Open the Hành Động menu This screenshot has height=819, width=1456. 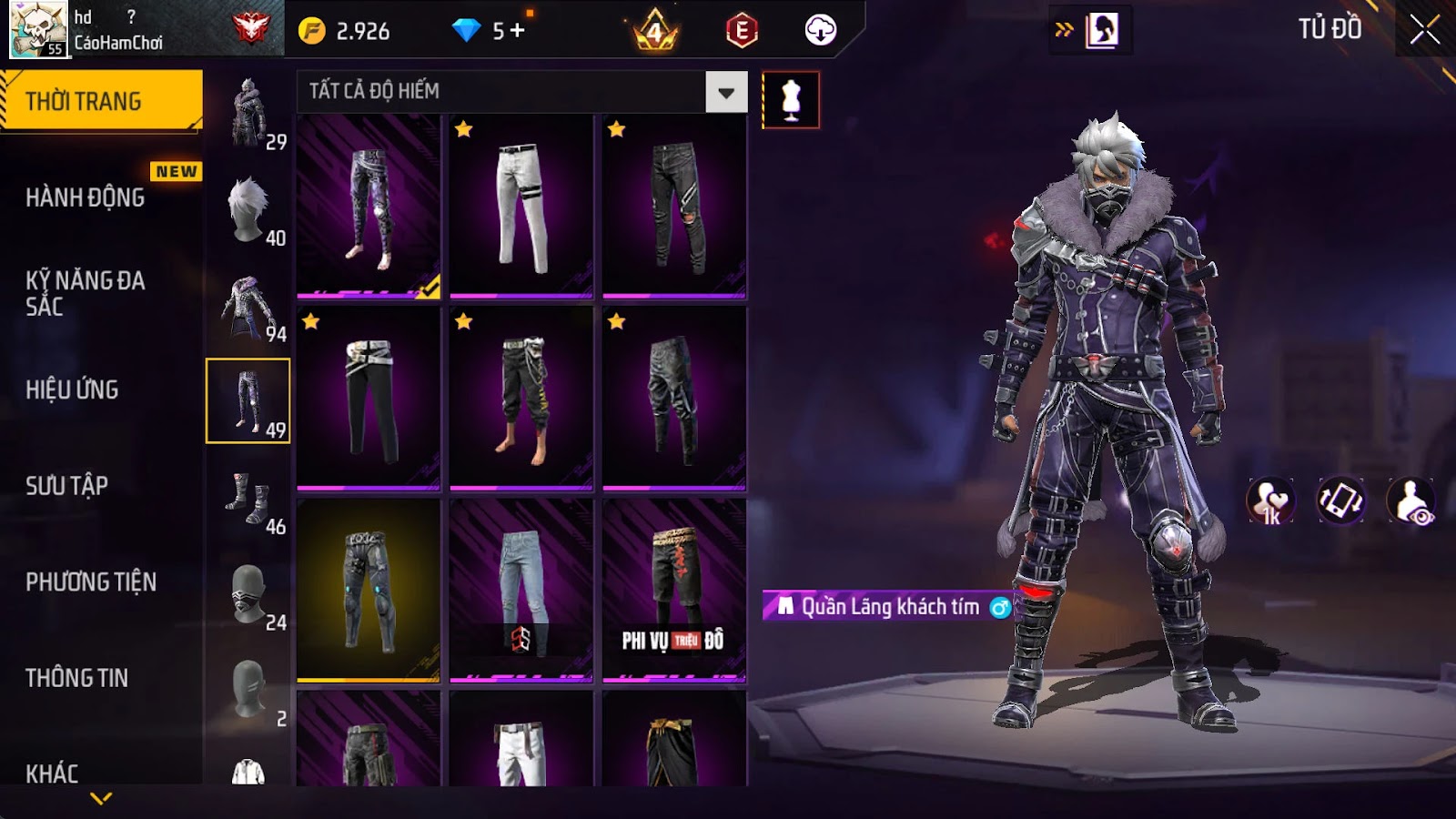(x=86, y=197)
